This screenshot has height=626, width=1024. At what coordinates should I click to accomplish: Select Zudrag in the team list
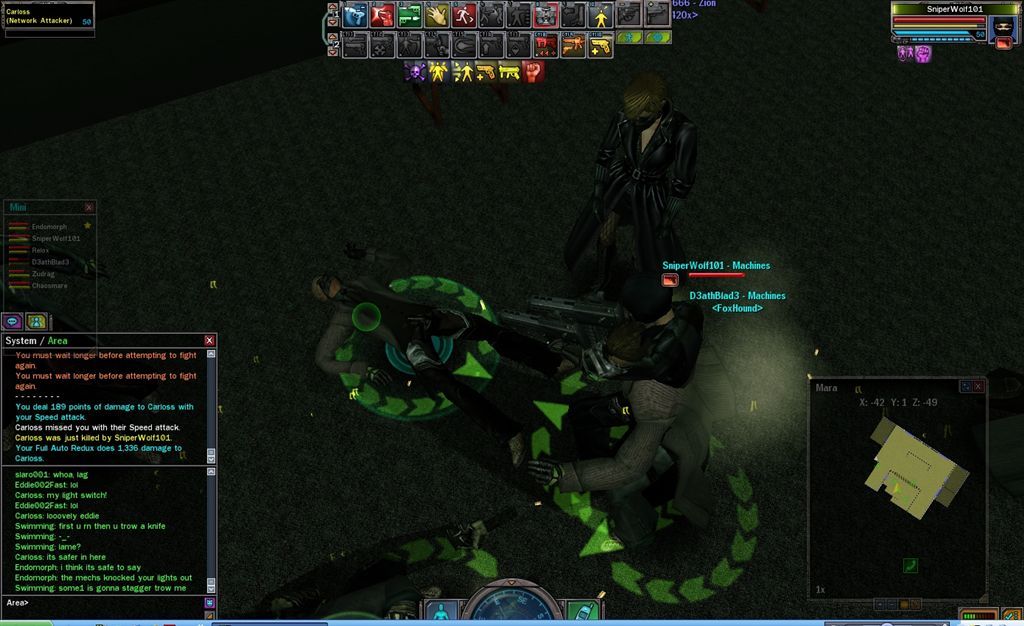point(43,273)
